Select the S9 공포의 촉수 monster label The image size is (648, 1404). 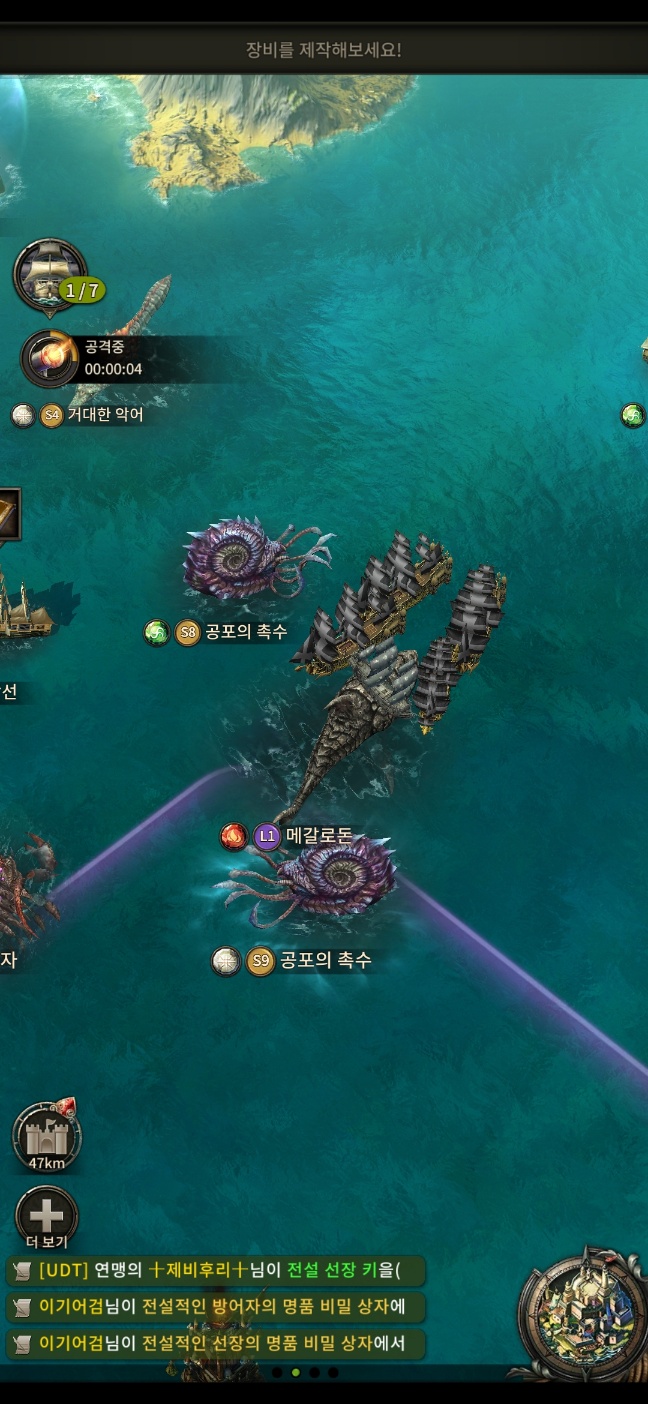(305, 961)
